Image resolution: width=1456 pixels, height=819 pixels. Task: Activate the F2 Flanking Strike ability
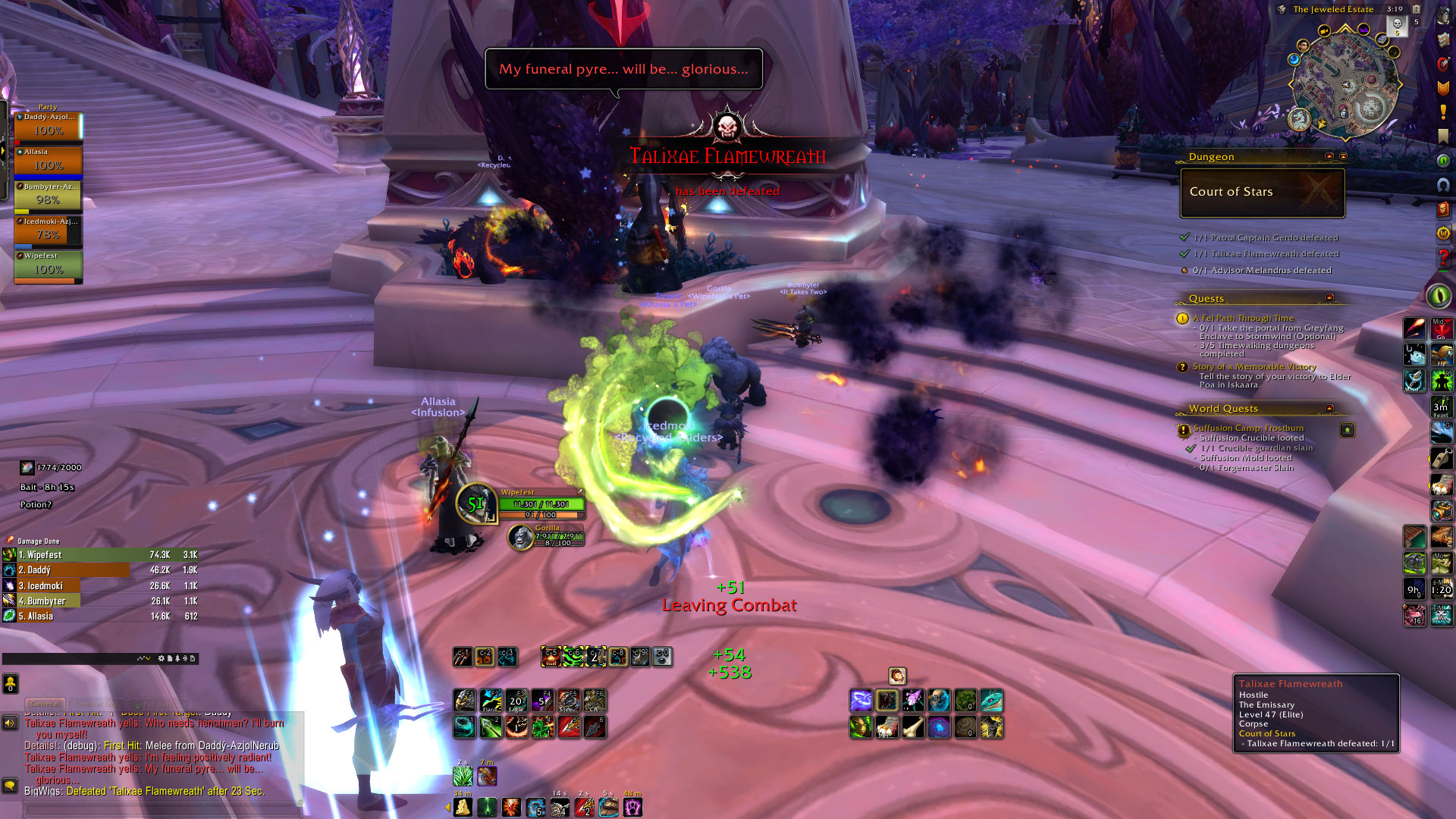(x=491, y=701)
